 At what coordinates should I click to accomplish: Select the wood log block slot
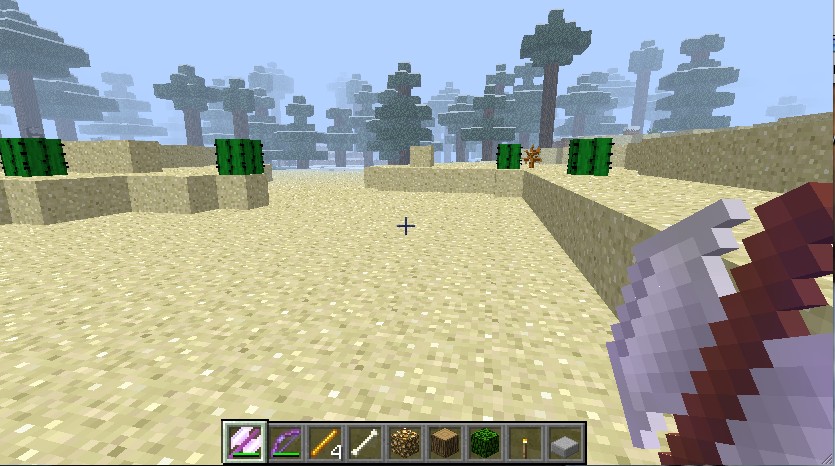(444, 441)
